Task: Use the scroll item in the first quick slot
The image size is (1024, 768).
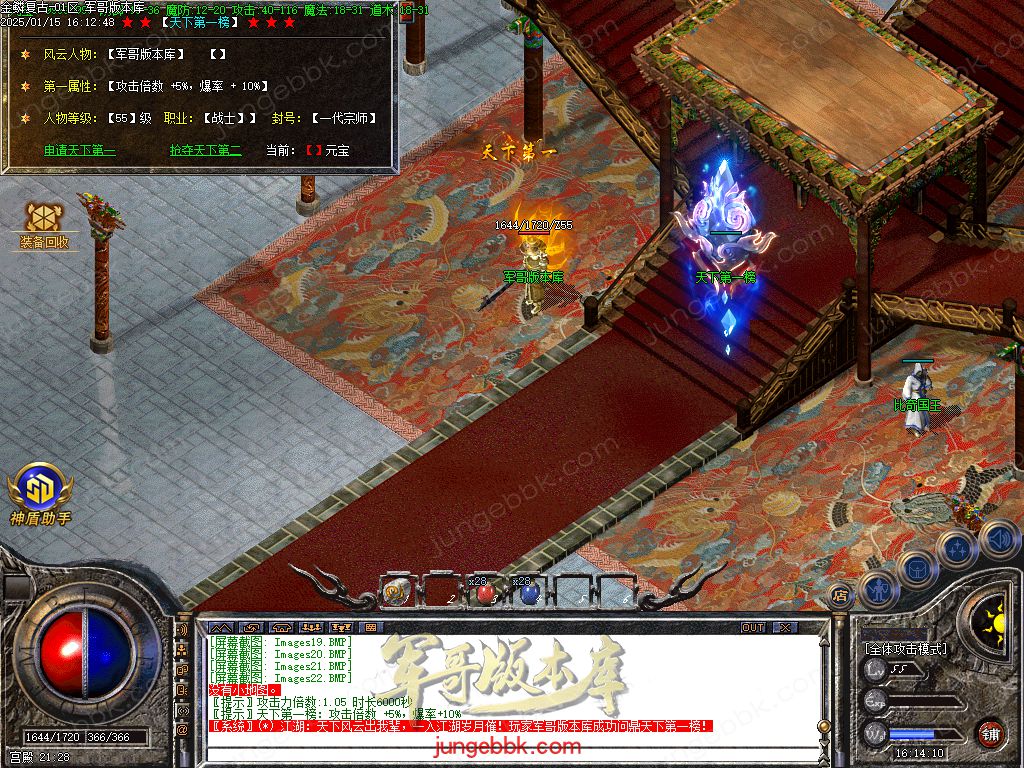Action: tap(395, 591)
